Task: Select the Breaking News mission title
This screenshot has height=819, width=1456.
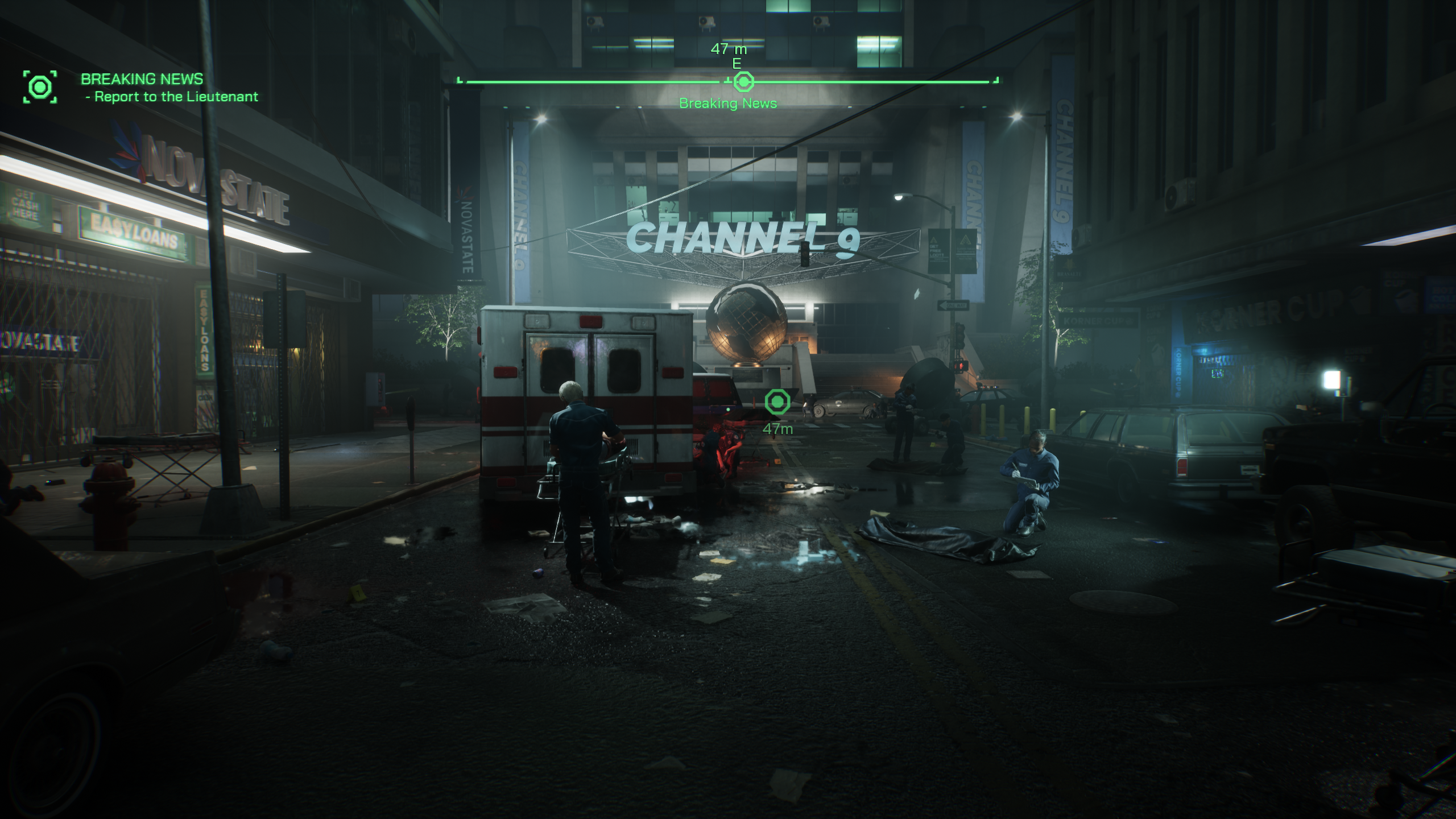Action: tap(142, 79)
